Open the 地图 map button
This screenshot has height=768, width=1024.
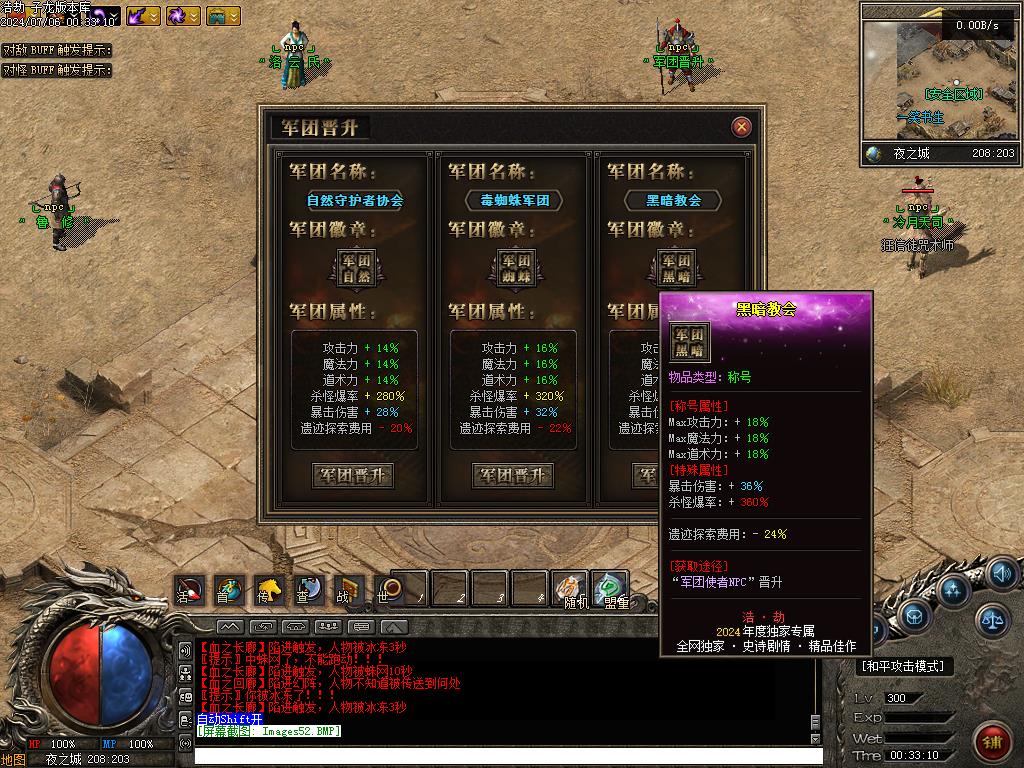pyautogui.click(x=13, y=759)
